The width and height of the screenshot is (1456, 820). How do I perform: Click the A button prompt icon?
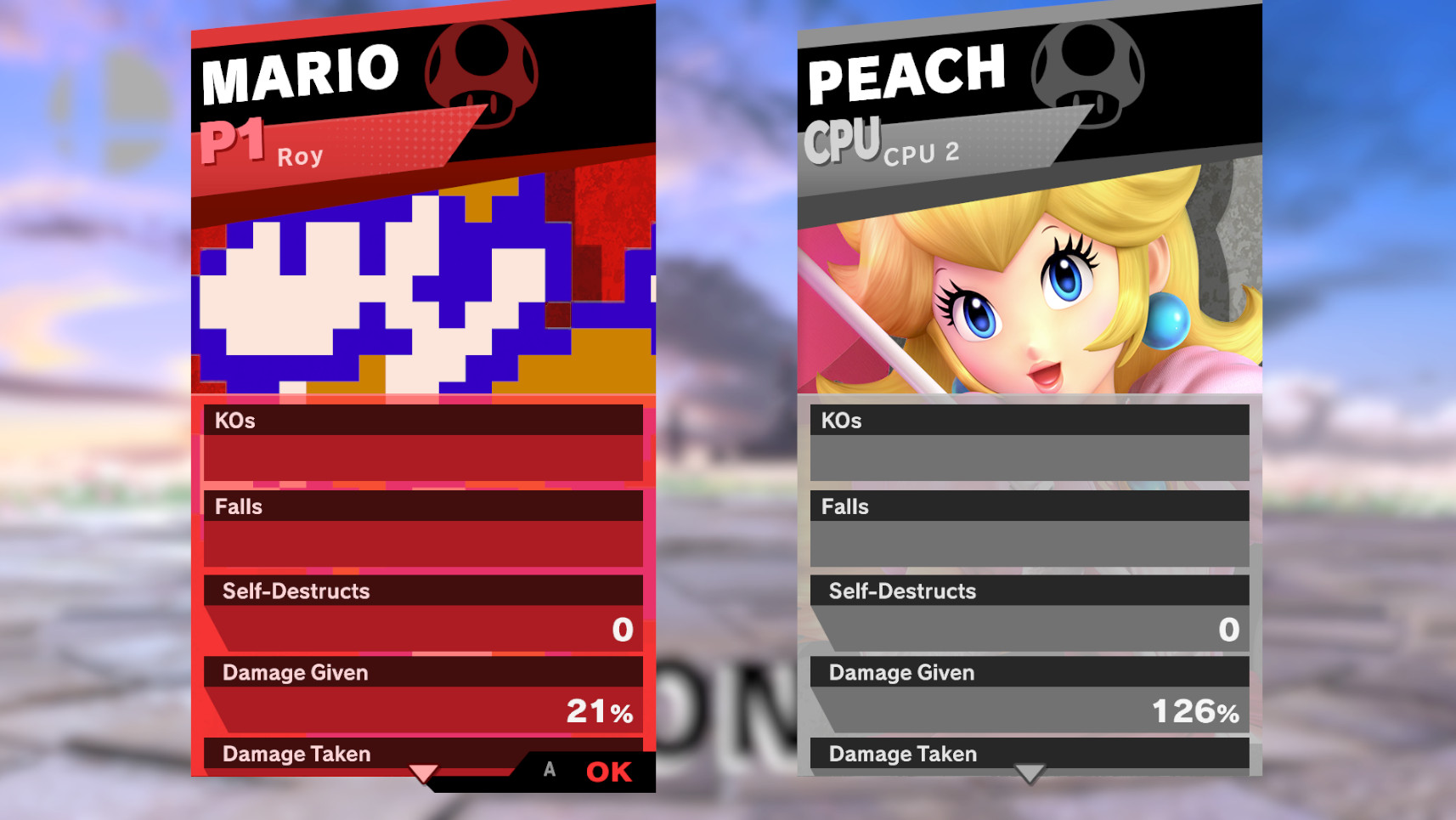(550, 770)
